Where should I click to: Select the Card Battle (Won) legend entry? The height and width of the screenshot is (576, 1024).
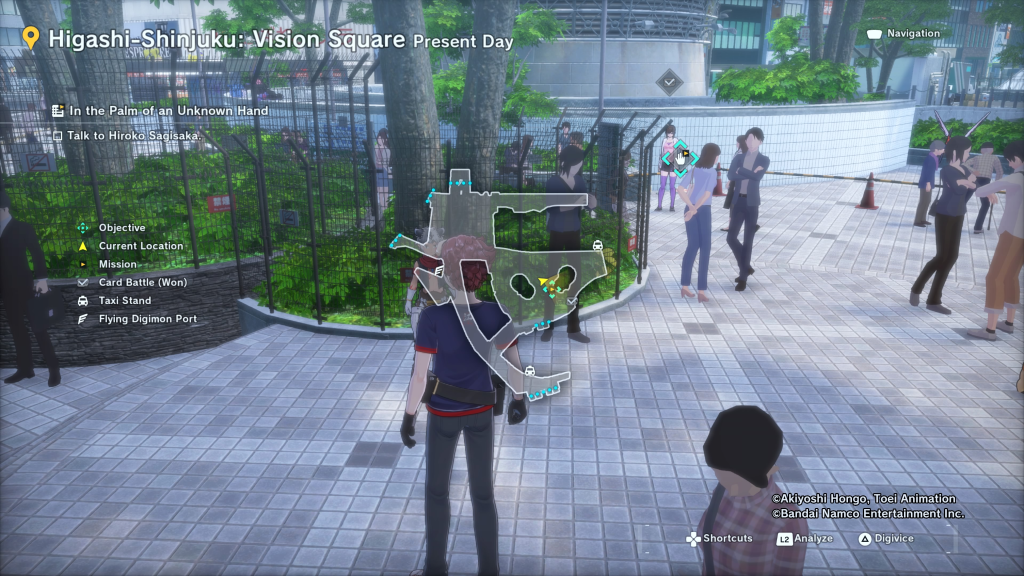coord(142,282)
